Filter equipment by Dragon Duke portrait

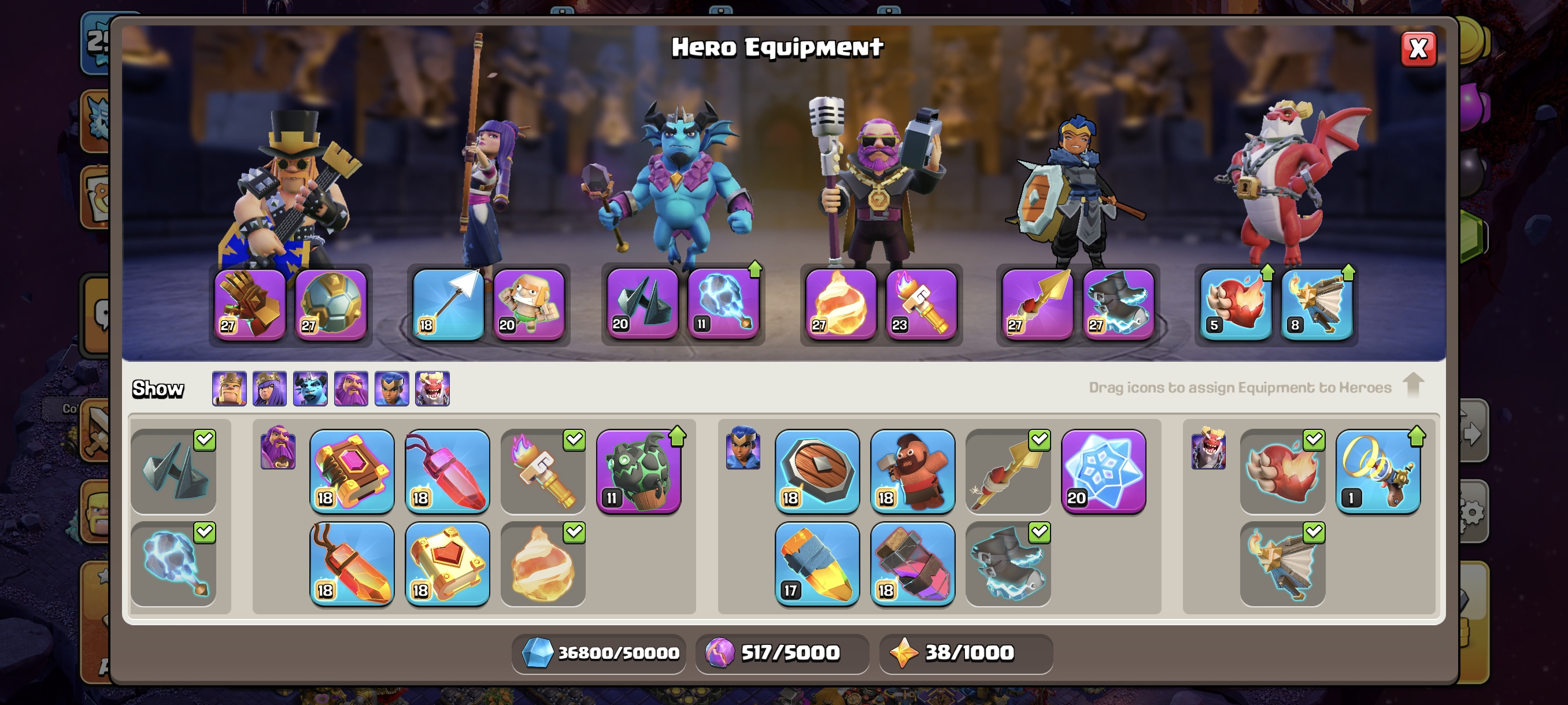pos(432,388)
